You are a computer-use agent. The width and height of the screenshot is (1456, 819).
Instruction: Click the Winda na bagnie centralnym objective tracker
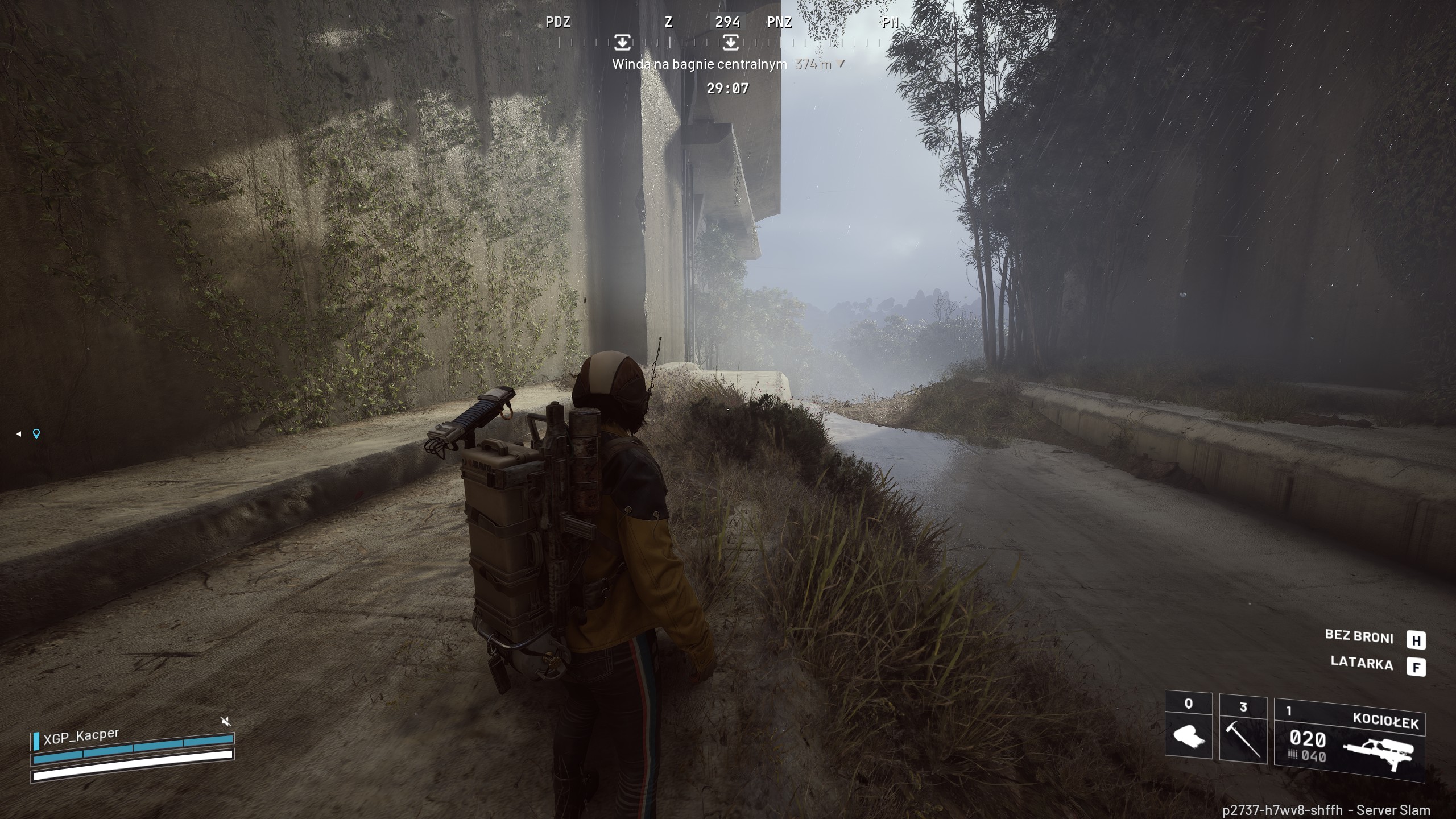point(700,64)
